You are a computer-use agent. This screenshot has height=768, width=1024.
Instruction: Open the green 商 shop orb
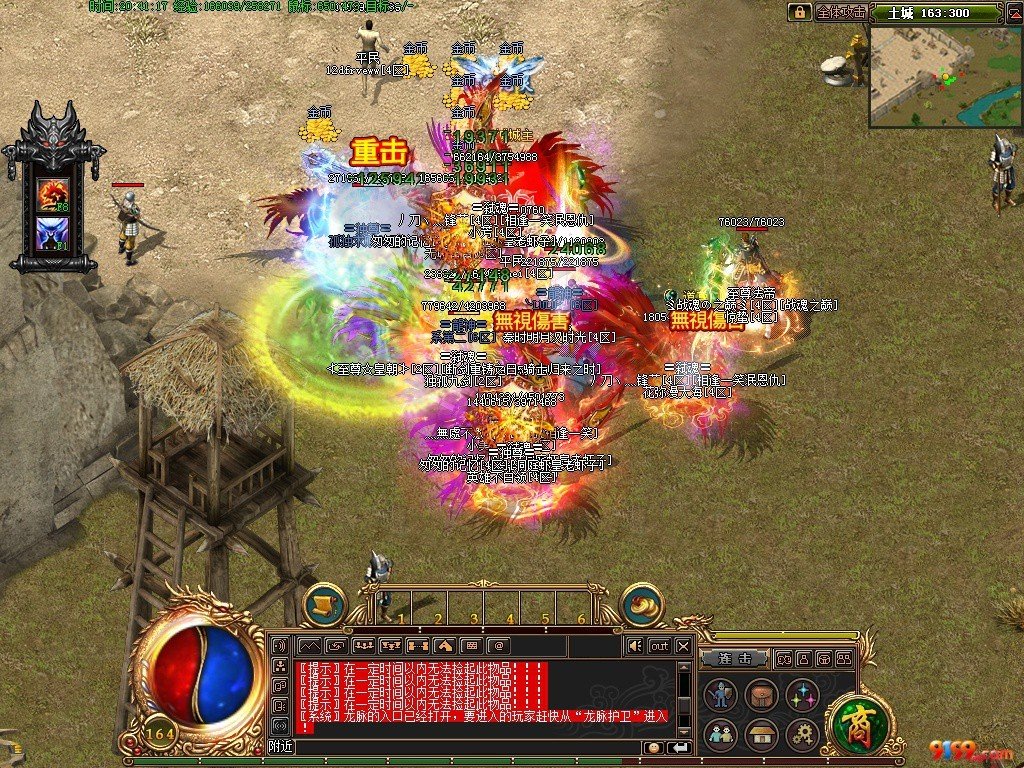(x=858, y=723)
